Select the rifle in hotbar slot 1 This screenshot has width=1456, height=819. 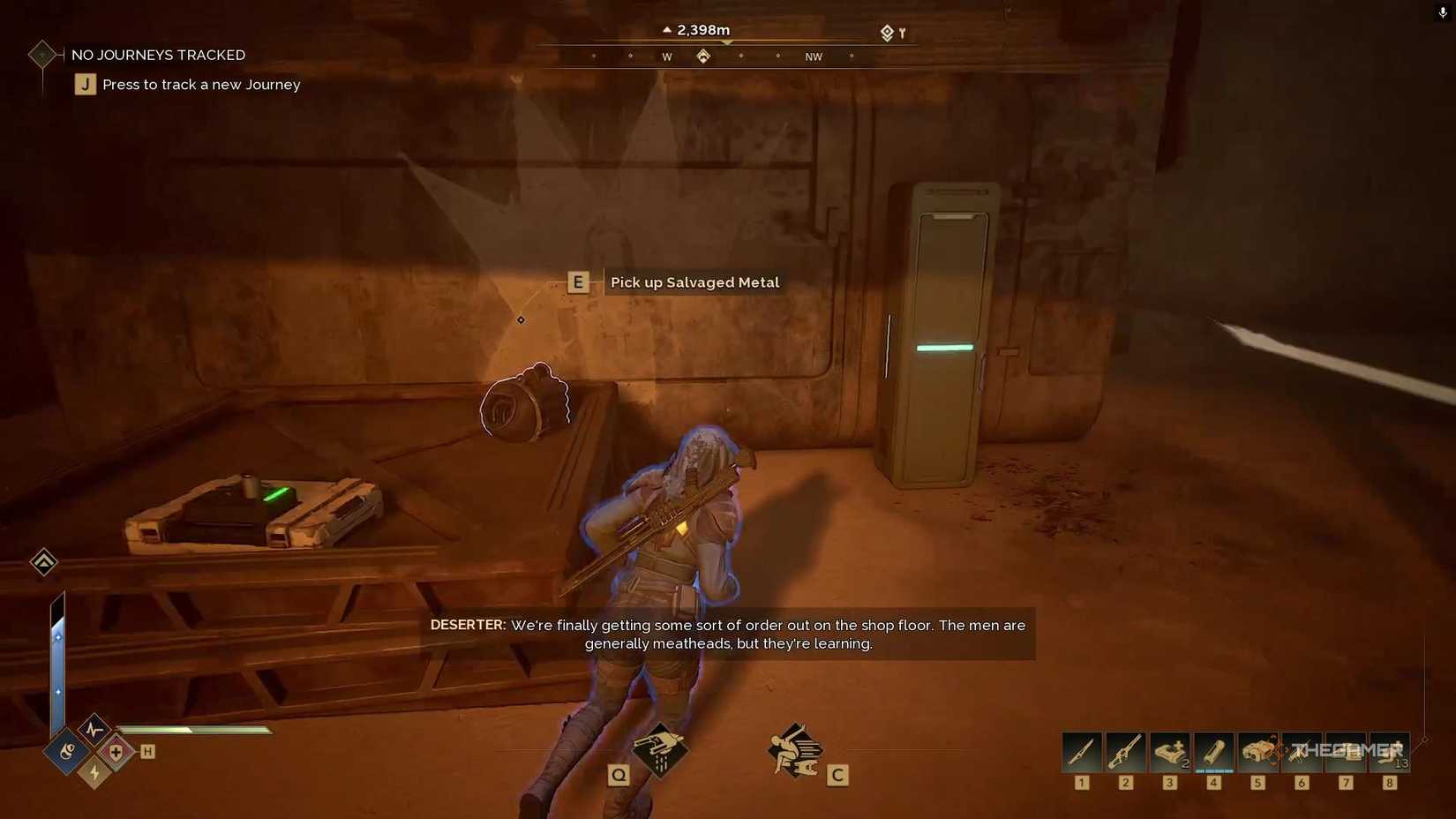(1080, 751)
